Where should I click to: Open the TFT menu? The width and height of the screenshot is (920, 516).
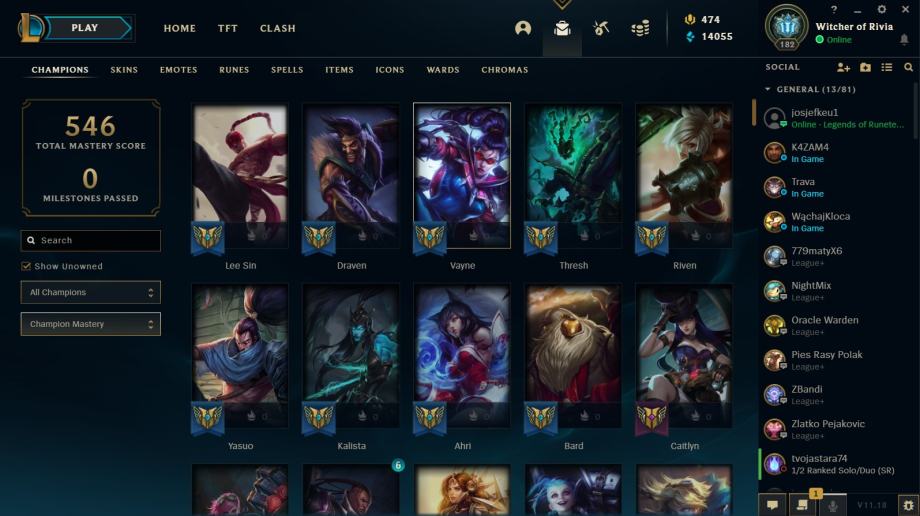click(228, 28)
